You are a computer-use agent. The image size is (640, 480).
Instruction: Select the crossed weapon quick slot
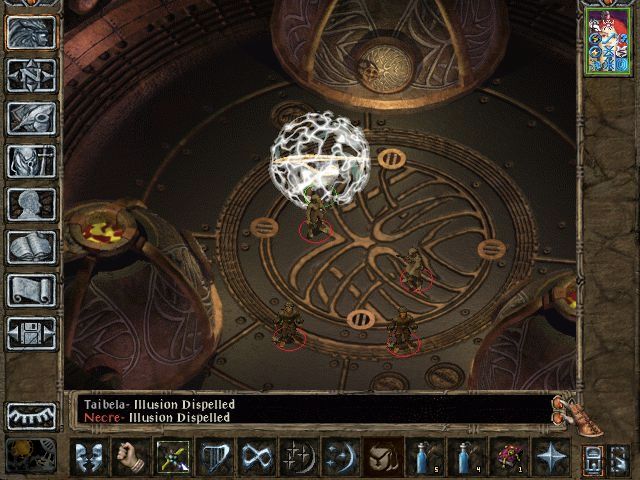(173, 457)
